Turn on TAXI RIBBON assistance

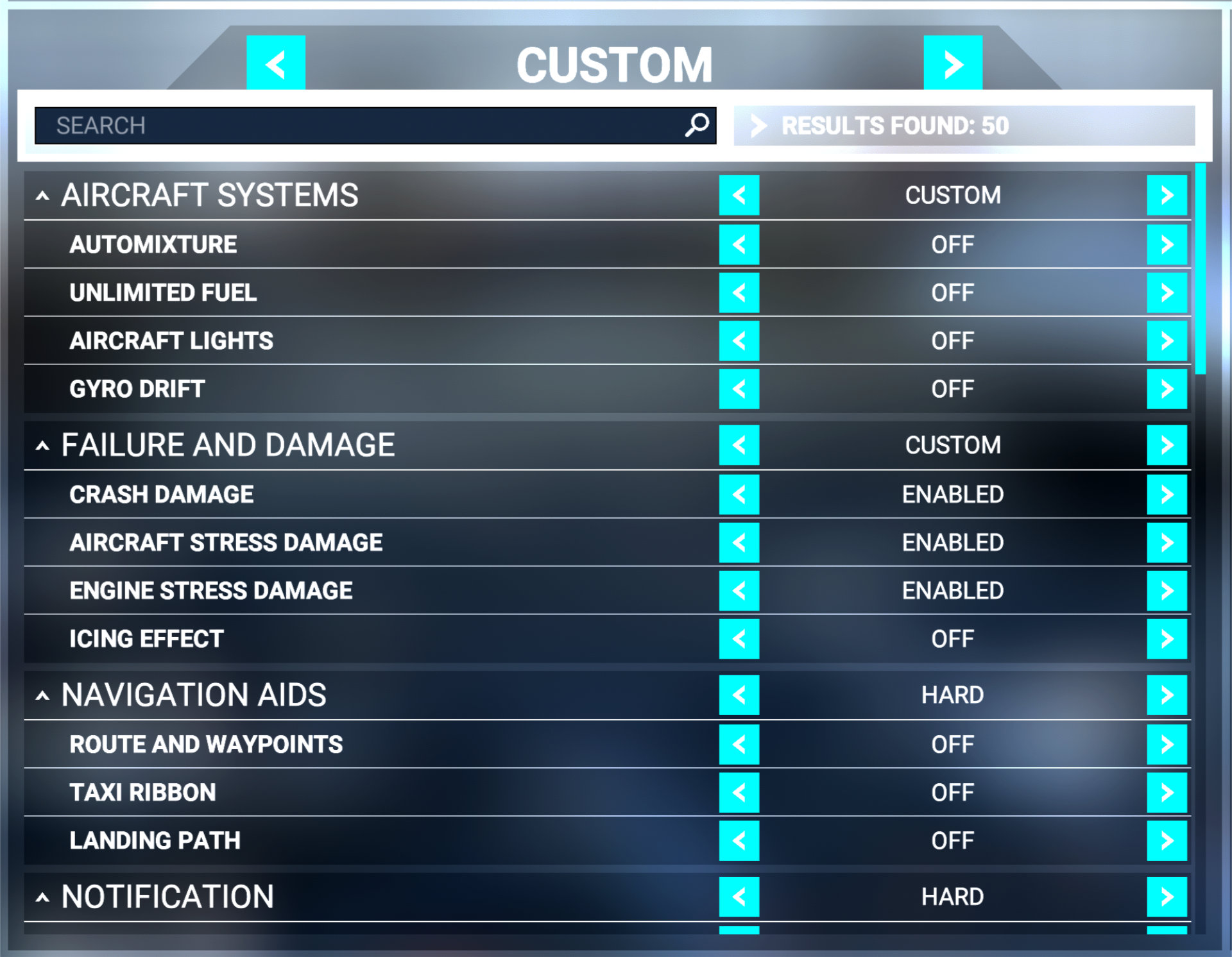pos(1167,792)
